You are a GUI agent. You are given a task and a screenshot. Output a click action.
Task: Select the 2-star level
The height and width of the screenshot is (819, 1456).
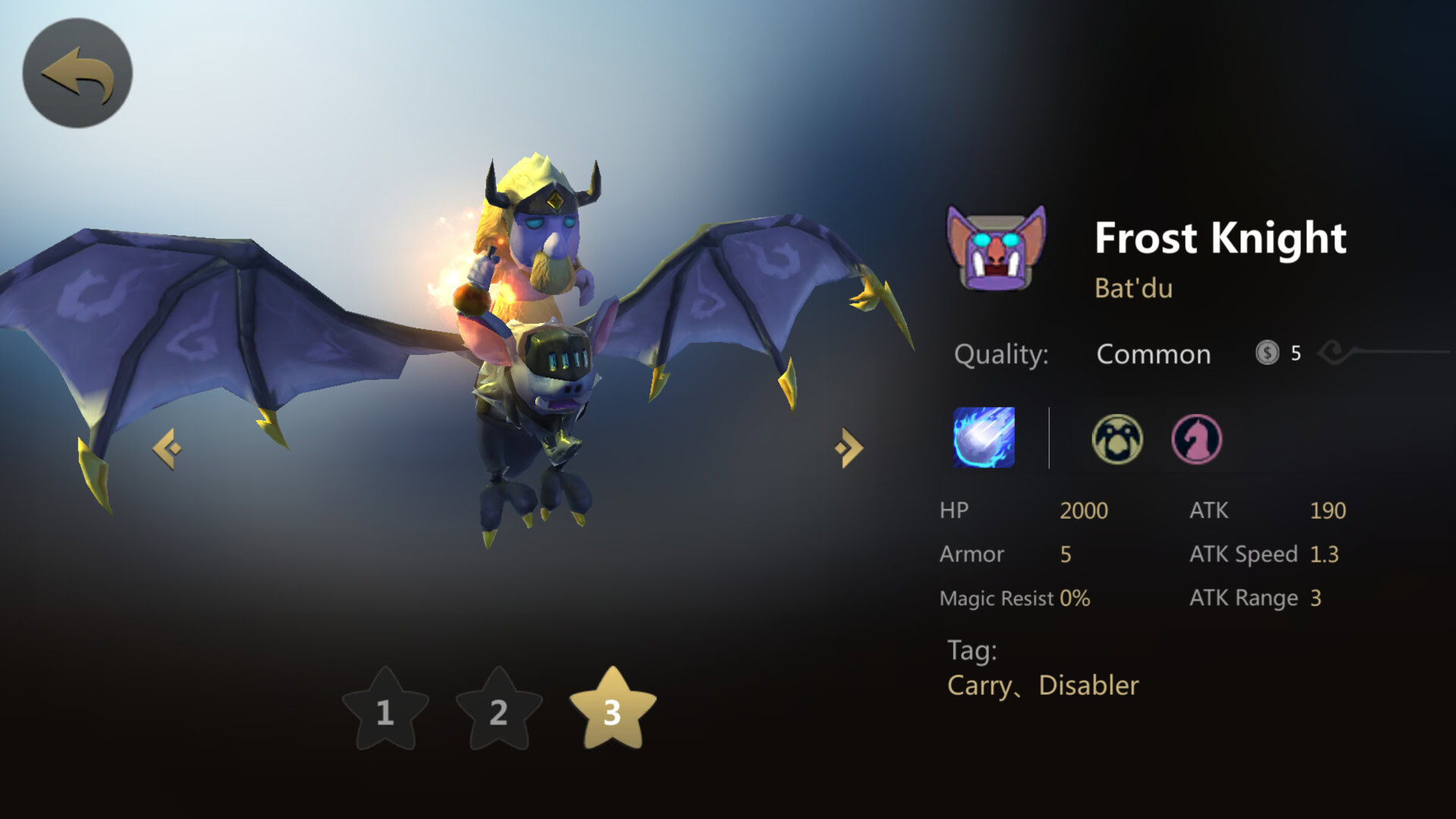tap(499, 711)
